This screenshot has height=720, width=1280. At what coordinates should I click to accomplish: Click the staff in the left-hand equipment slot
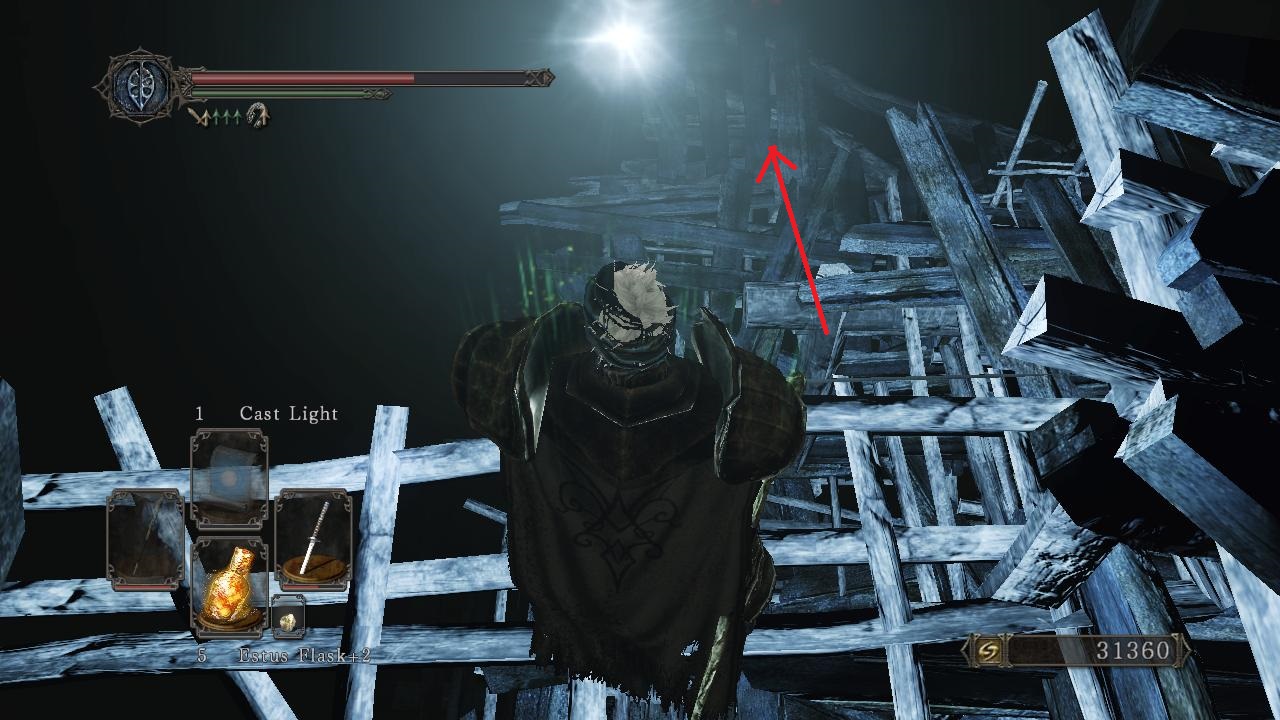(143, 535)
